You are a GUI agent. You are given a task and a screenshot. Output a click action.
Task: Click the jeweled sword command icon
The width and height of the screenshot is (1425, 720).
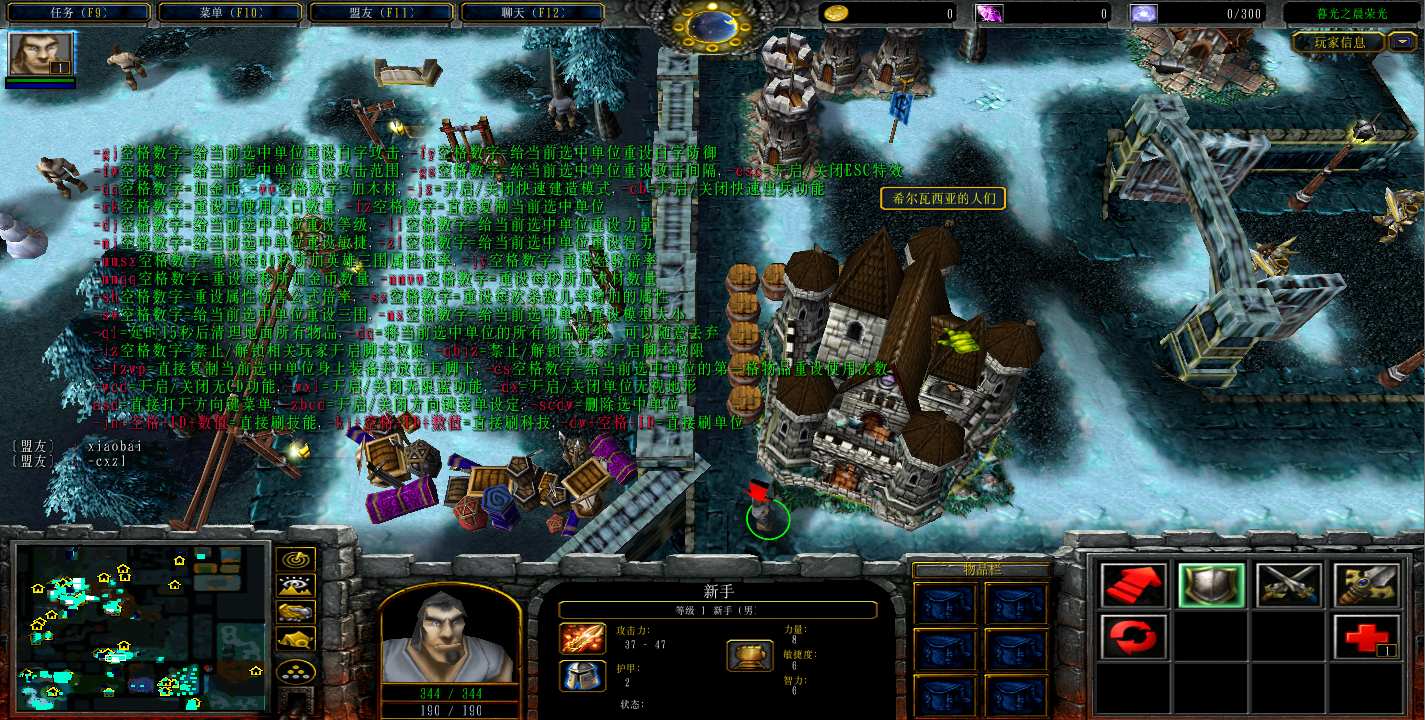(x=1365, y=586)
